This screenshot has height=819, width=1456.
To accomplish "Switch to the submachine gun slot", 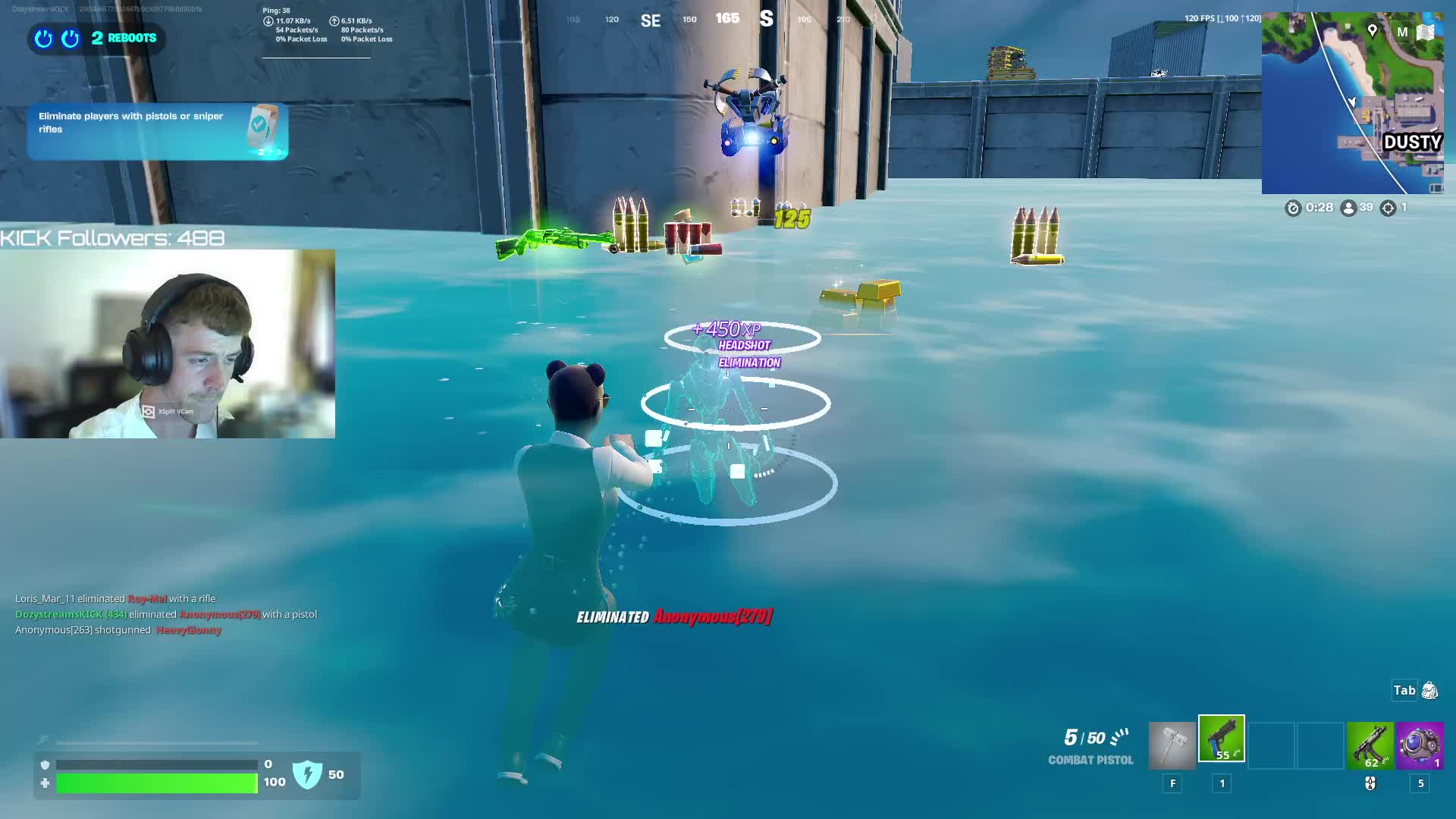I will click(1370, 745).
